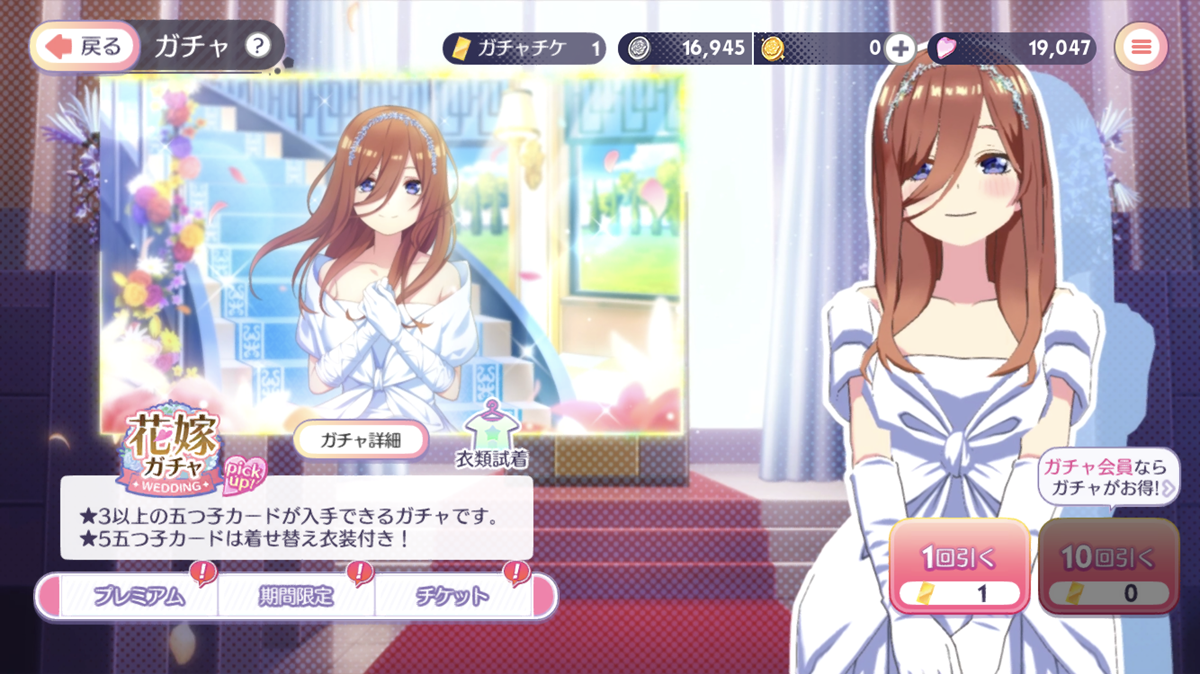Switch to the 期間限定 tab
Image resolution: width=1200 pixels, height=674 pixels.
[x=297, y=597]
